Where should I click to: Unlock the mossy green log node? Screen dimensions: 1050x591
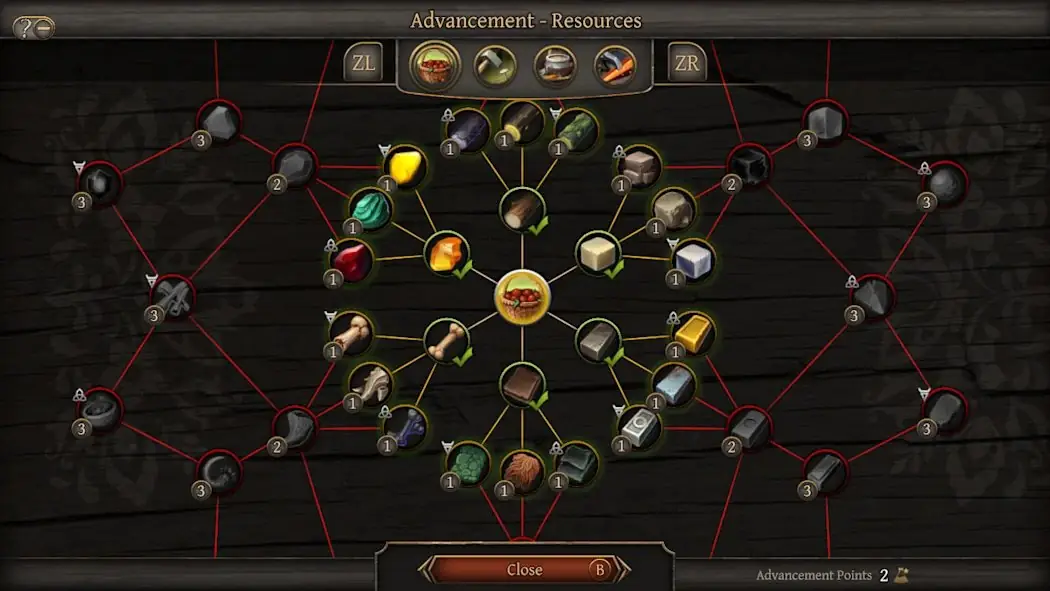pyautogui.click(x=575, y=131)
